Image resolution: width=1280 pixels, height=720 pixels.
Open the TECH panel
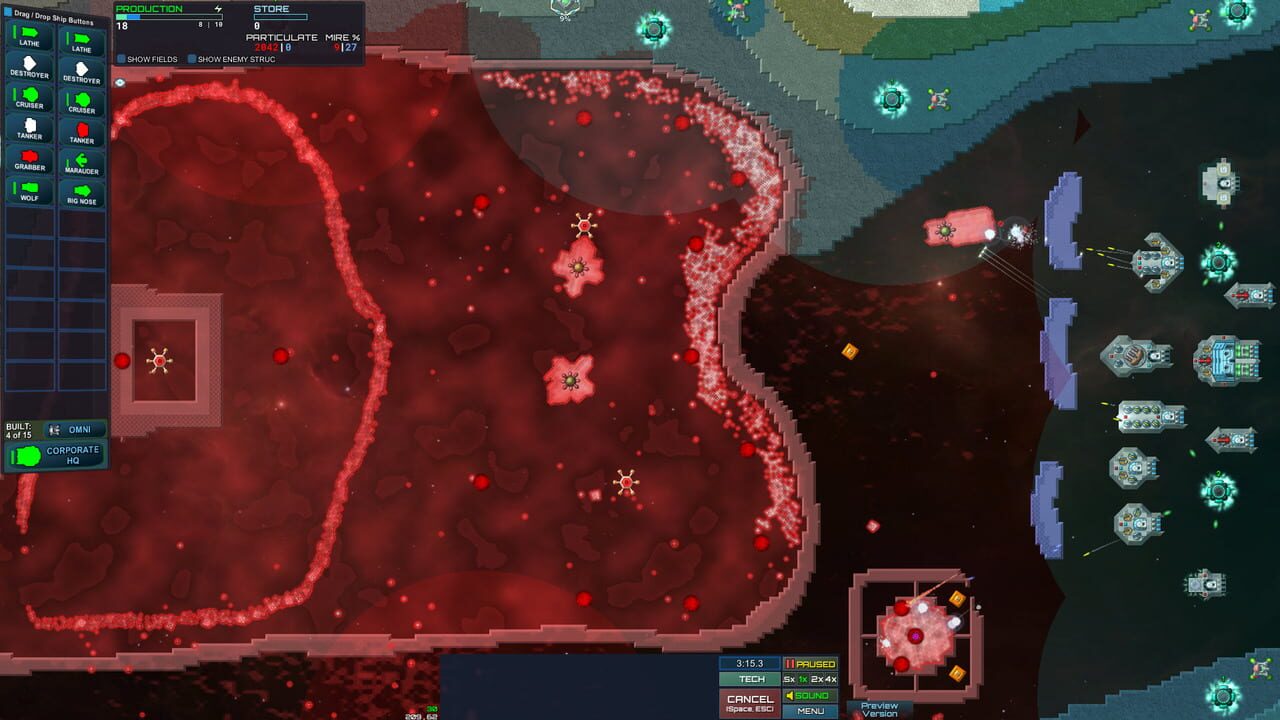753,679
